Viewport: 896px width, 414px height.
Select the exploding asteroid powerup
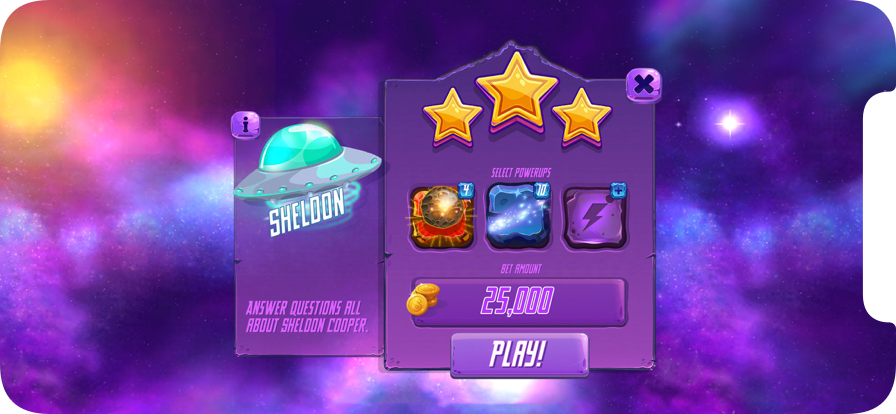coord(436,217)
